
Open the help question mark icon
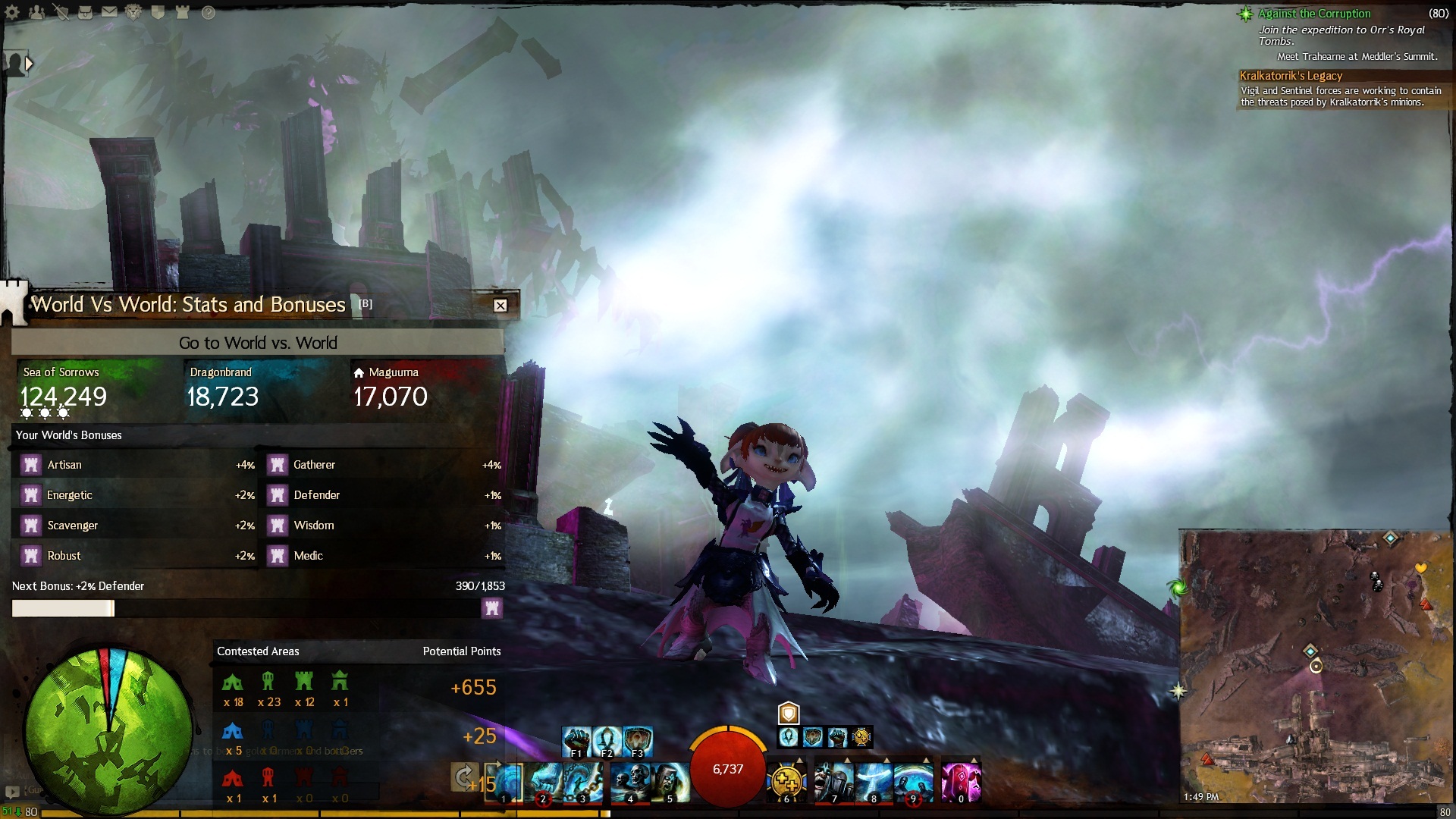209,12
